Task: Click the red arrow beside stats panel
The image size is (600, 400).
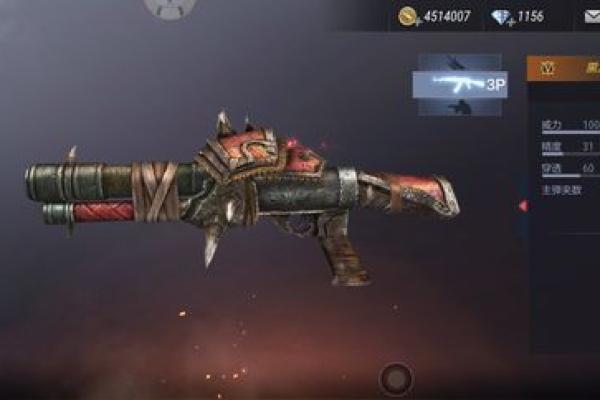Action: (x=522, y=206)
